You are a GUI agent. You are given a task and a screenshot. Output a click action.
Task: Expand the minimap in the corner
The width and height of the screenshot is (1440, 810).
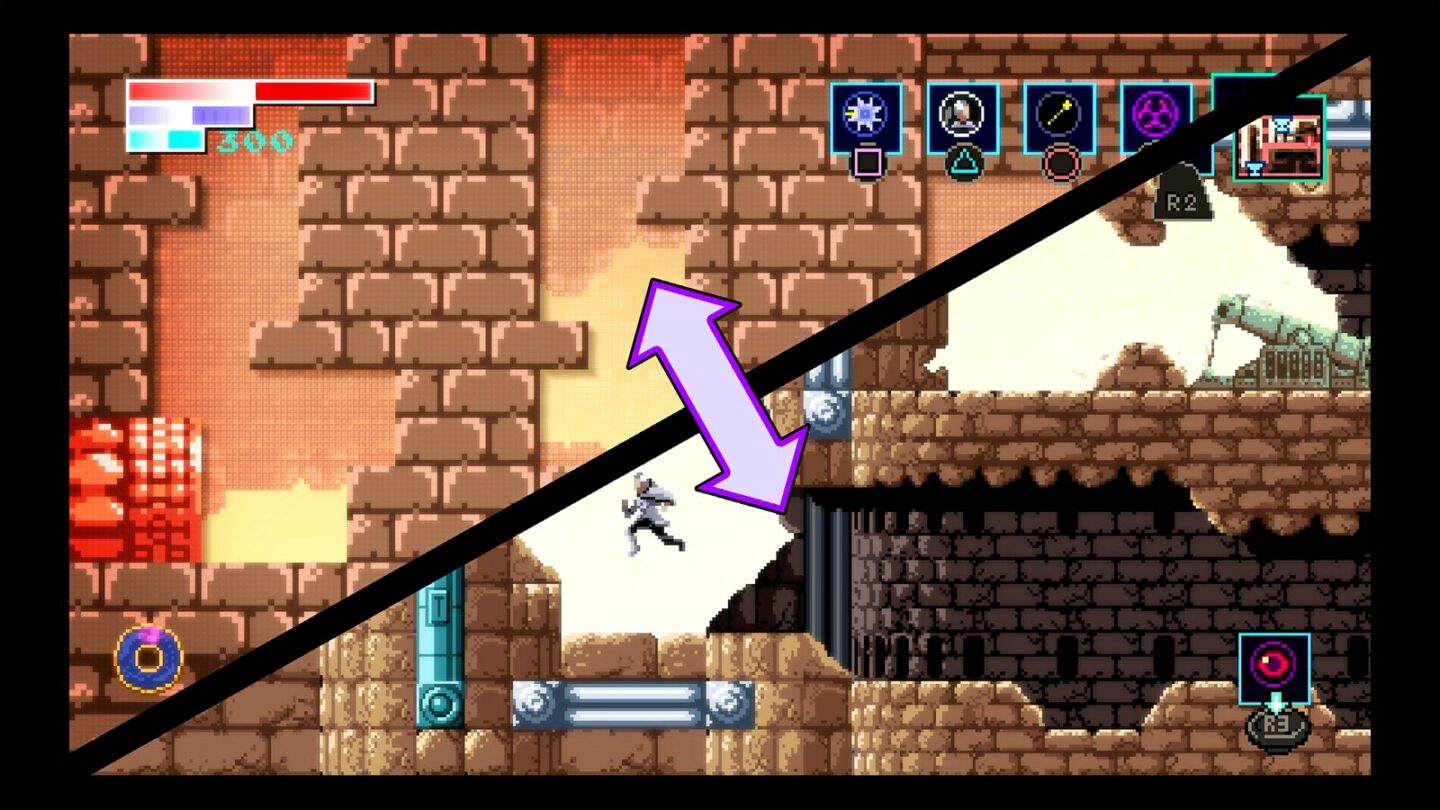click(1283, 145)
